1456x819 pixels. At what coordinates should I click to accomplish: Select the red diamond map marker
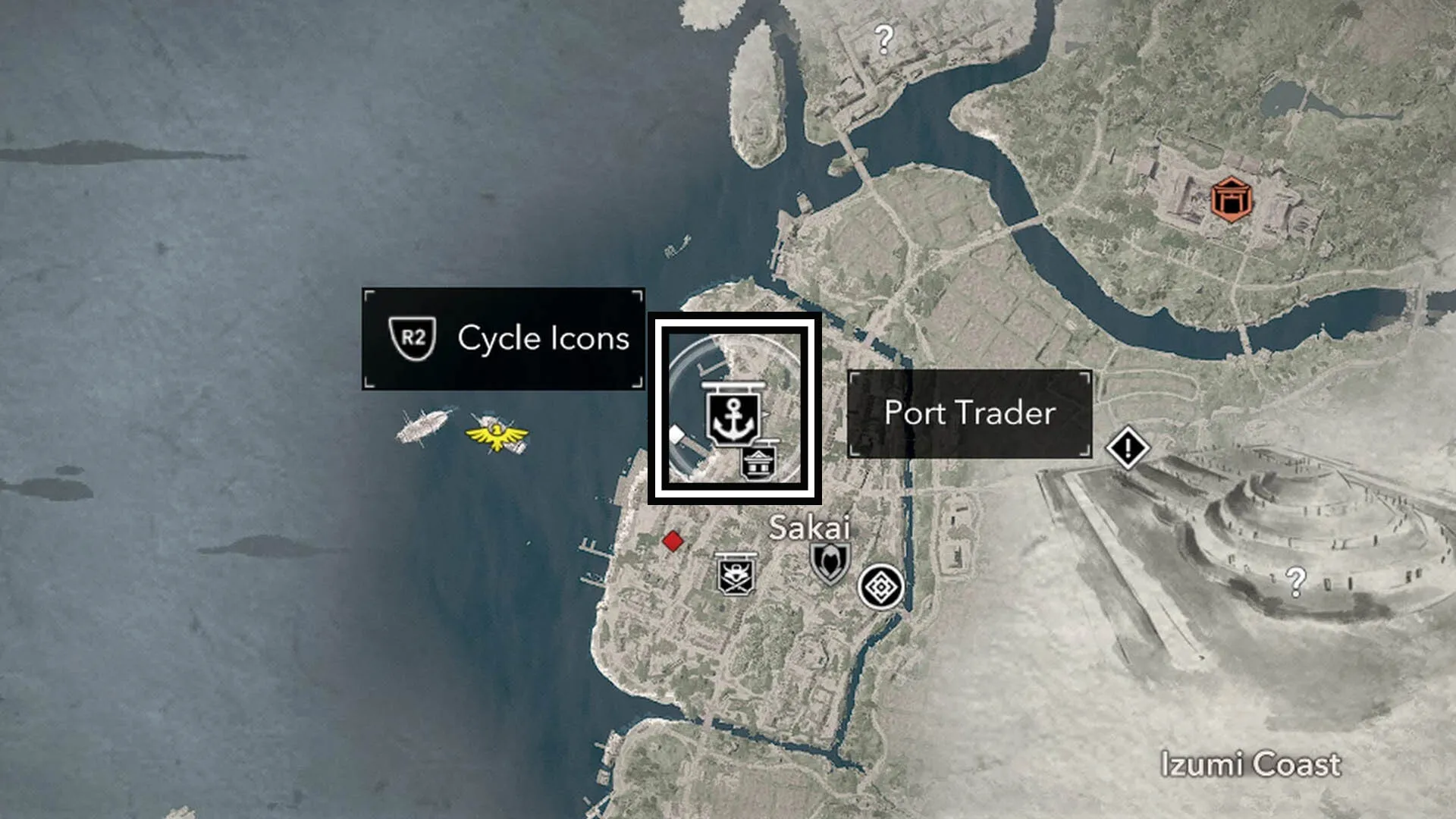click(x=673, y=541)
